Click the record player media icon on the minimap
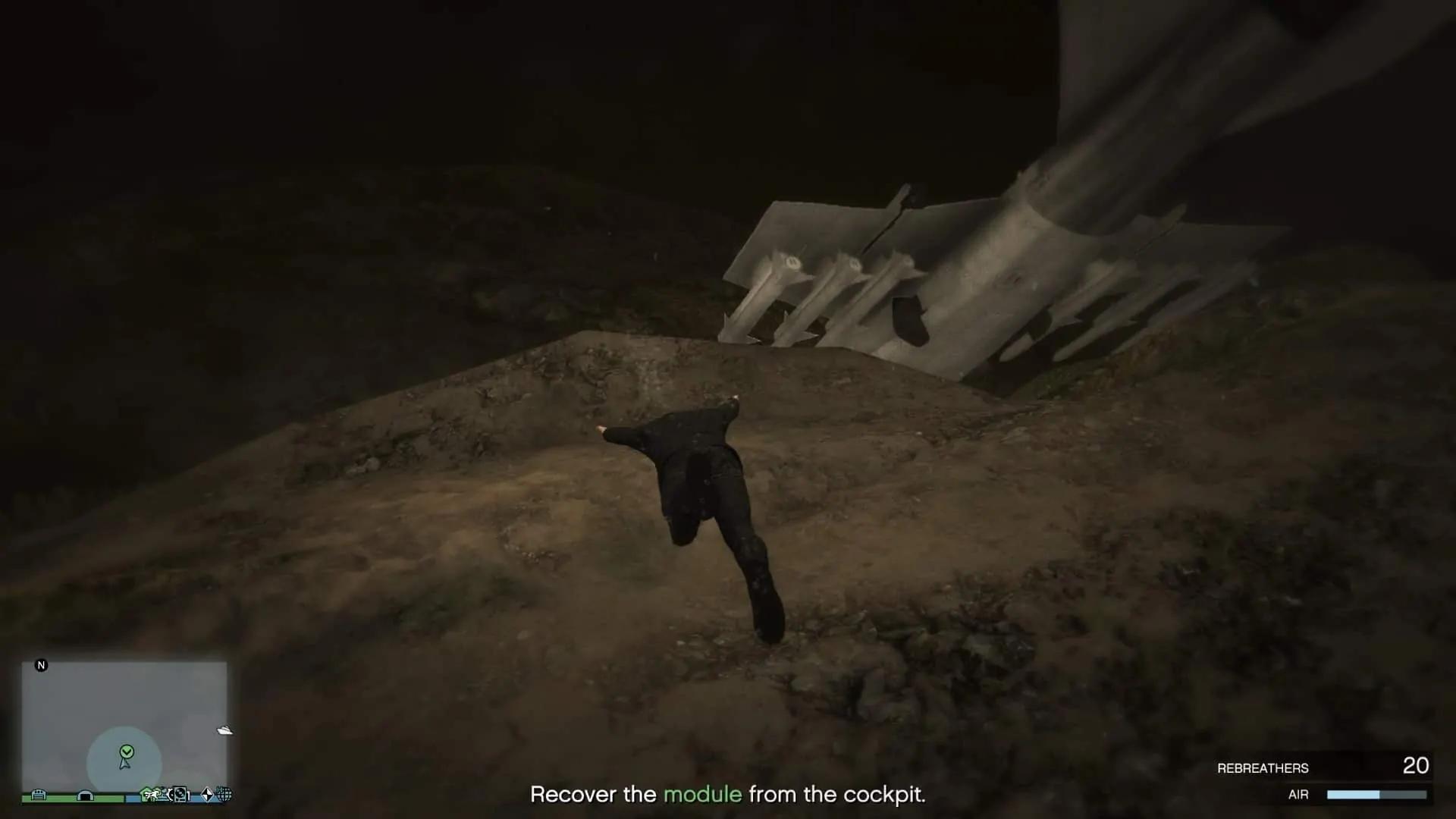This screenshot has height=819, width=1456. (x=180, y=795)
